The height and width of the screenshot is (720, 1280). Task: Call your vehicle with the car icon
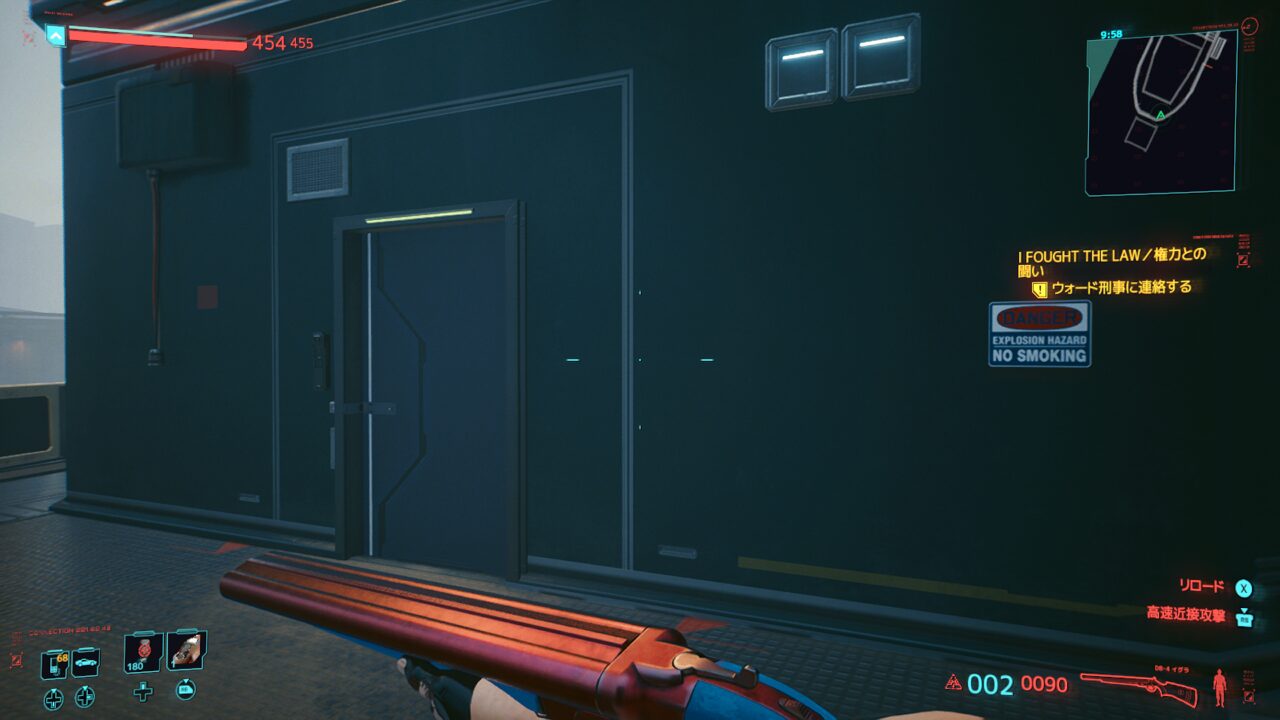coord(86,663)
